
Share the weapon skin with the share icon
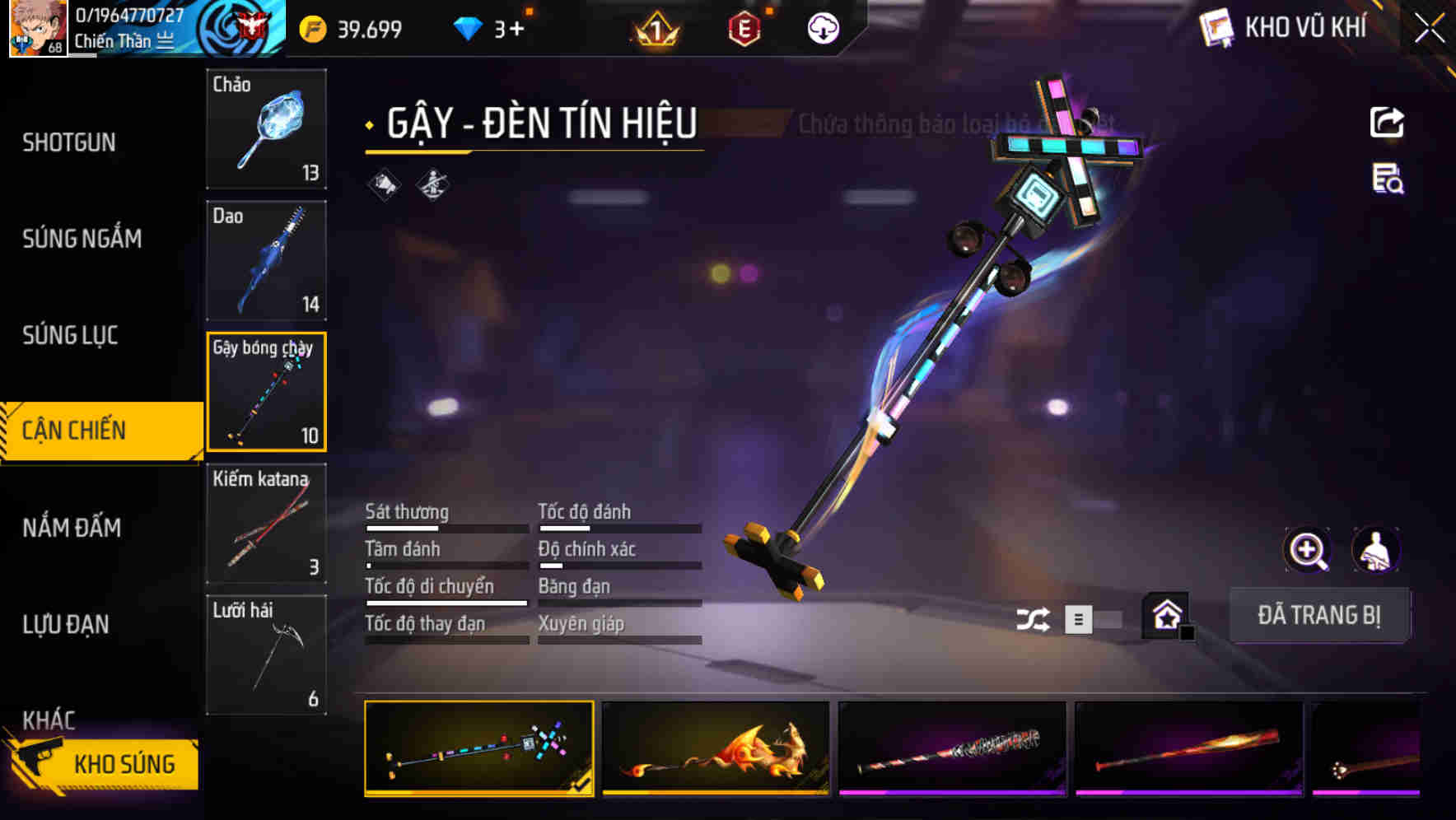click(x=1387, y=123)
